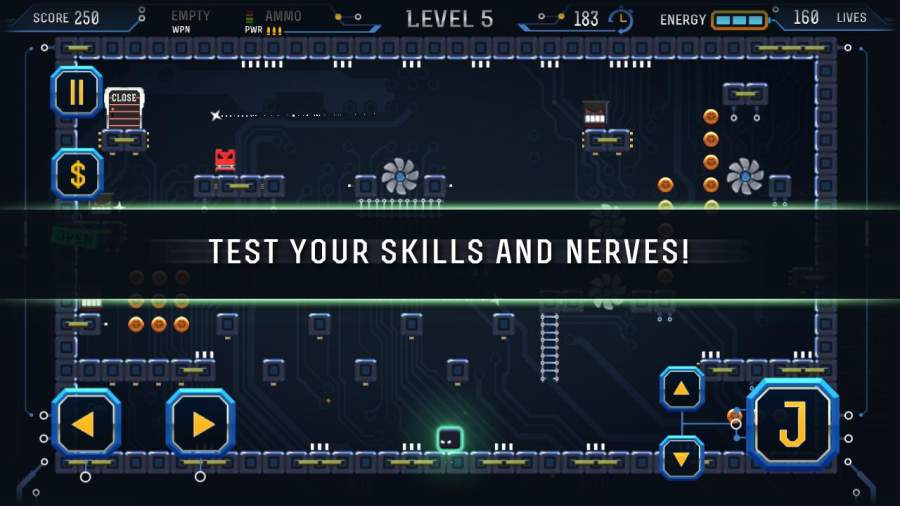Open the shop with the dollar button
The width and height of the screenshot is (900, 506).
pos(77,174)
